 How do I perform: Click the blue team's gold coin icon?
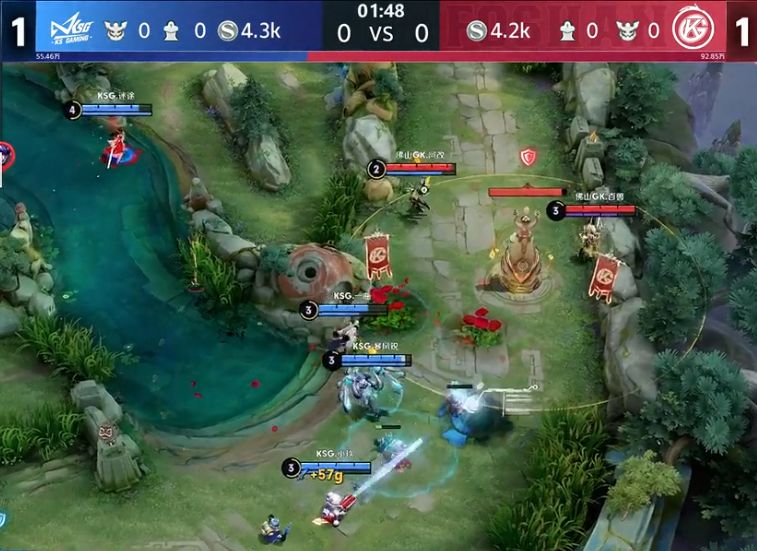pos(227,31)
